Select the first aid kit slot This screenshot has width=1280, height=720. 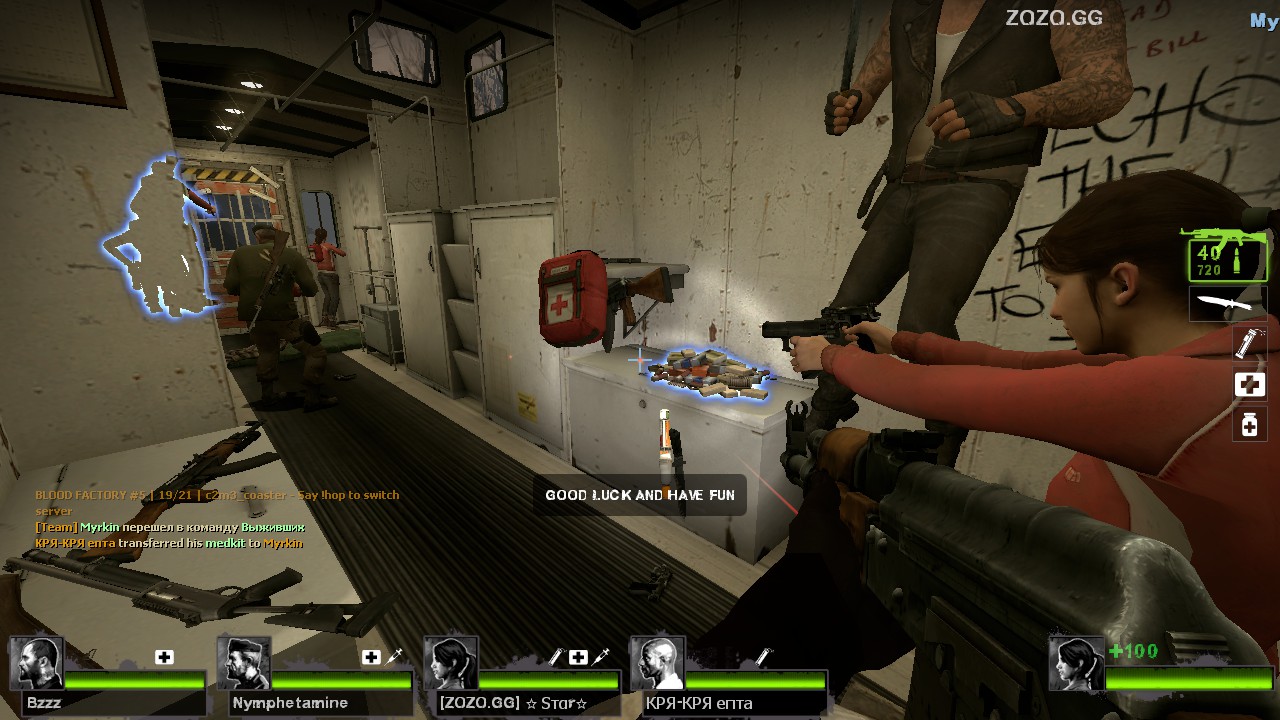(1249, 385)
